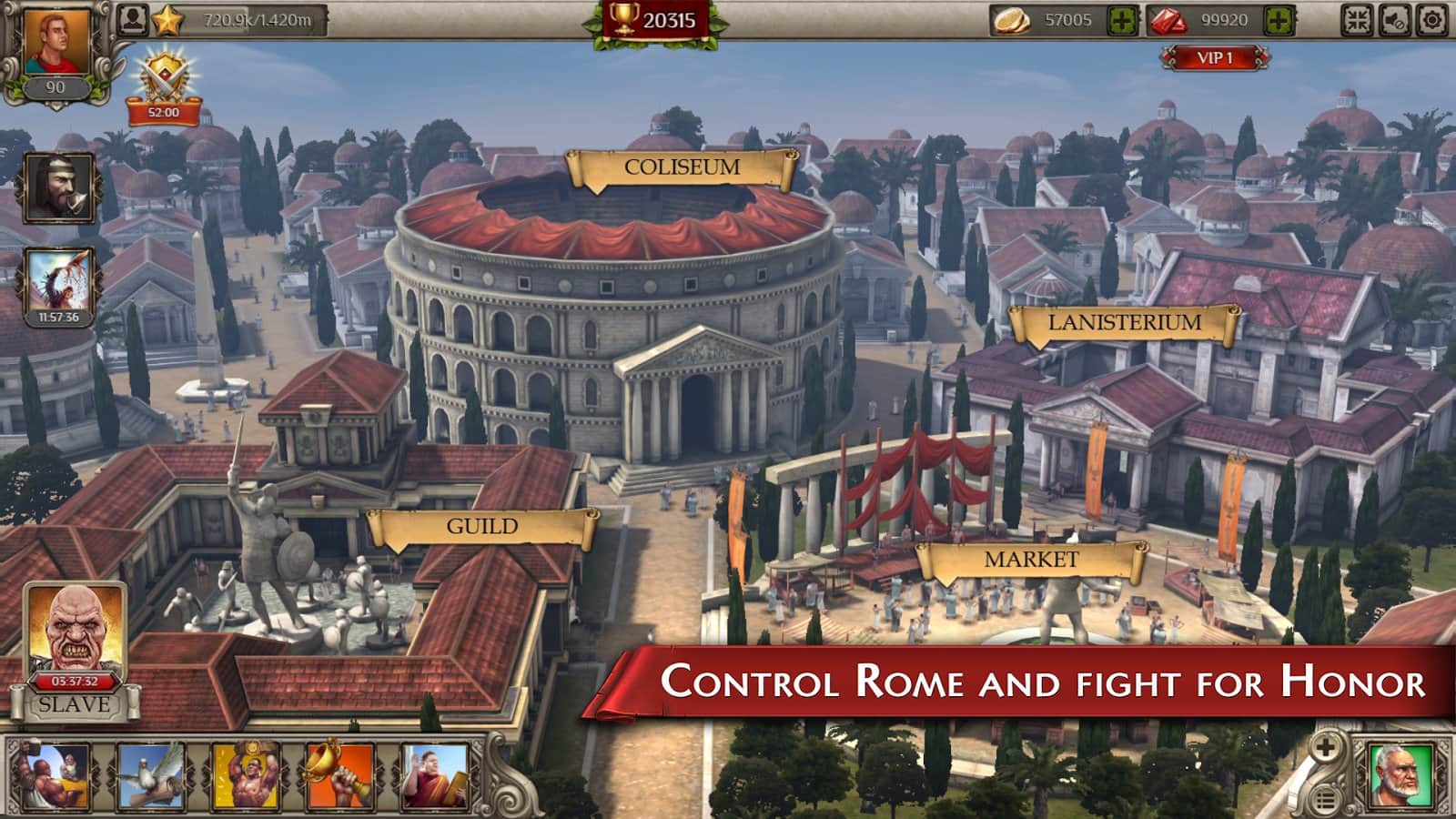Toggle sound with the speaker icon
This screenshot has height=819, width=1456.
[x=1395, y=20]
